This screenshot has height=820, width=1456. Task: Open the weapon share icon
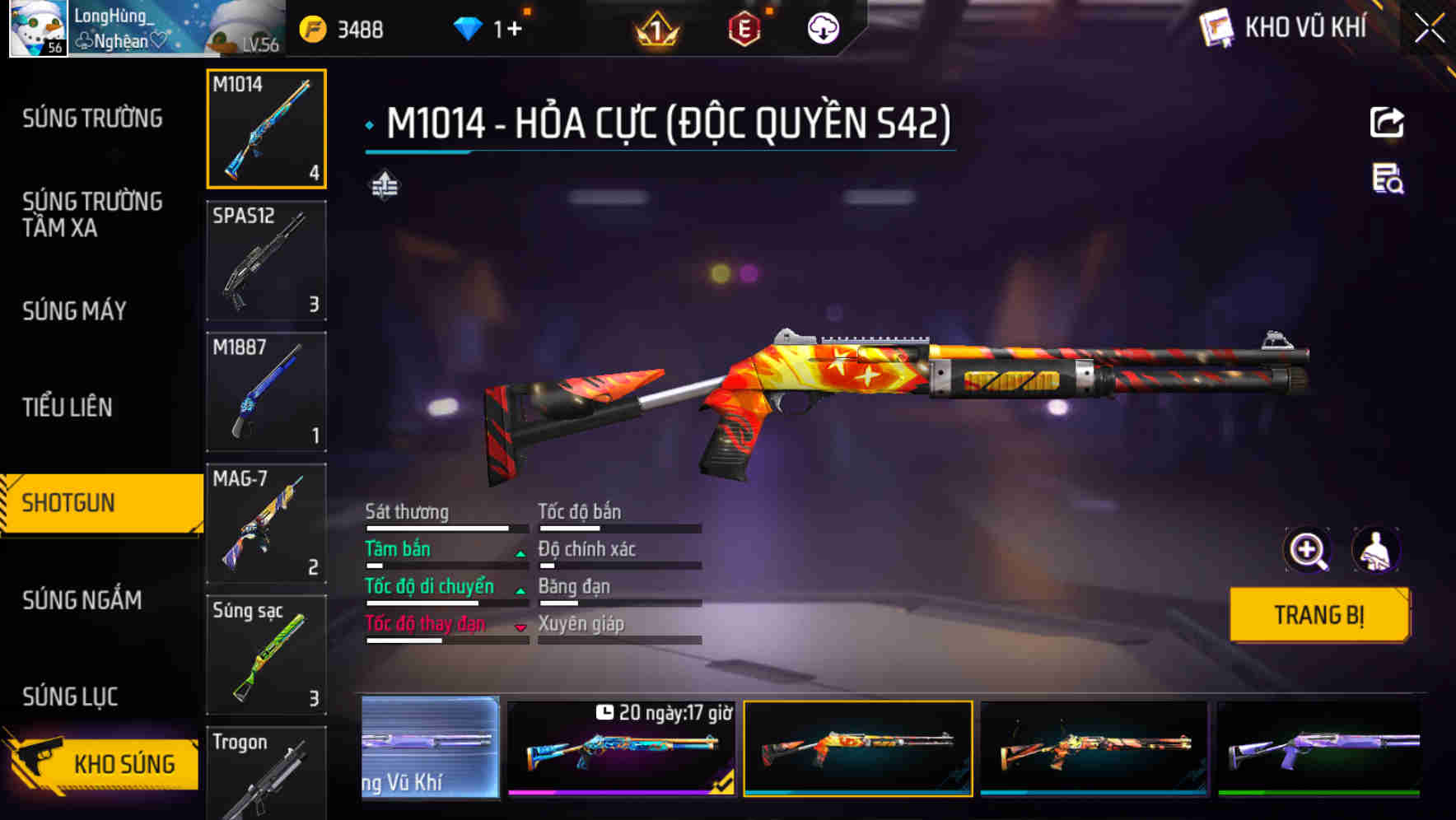tap(1388, 122)
